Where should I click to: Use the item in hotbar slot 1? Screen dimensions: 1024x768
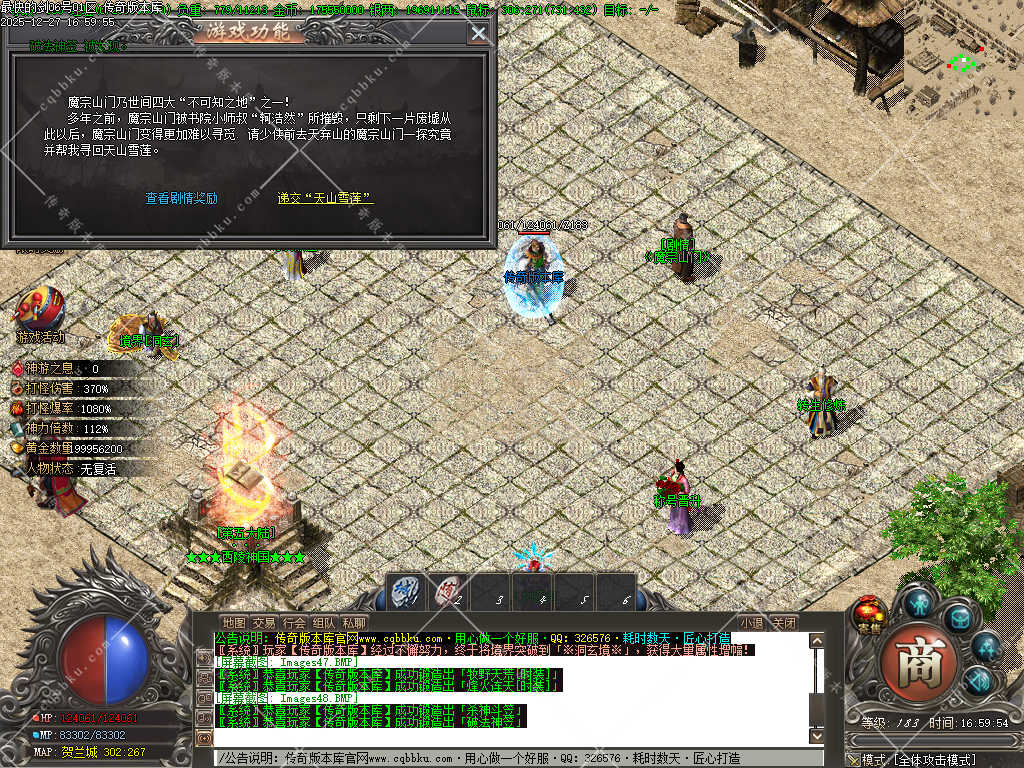coord(405,592)
